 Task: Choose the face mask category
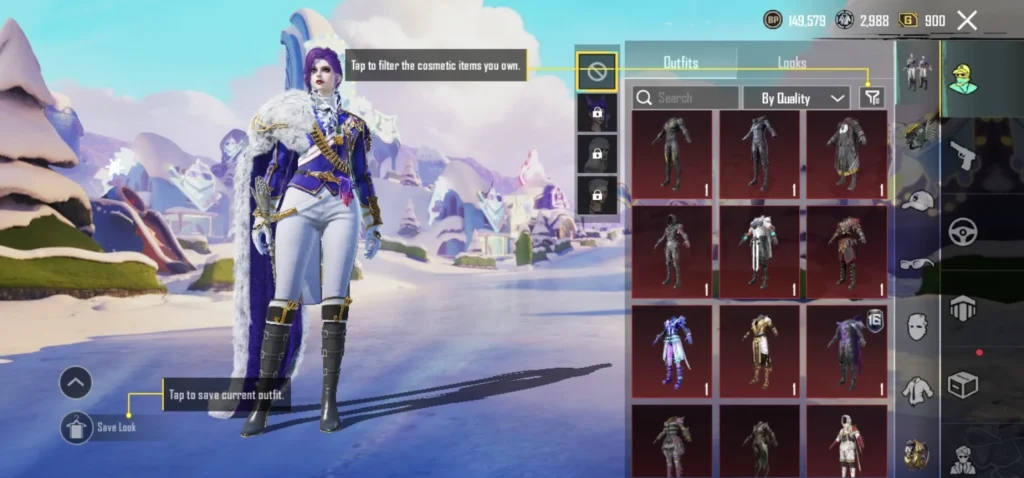pos(917,326)
